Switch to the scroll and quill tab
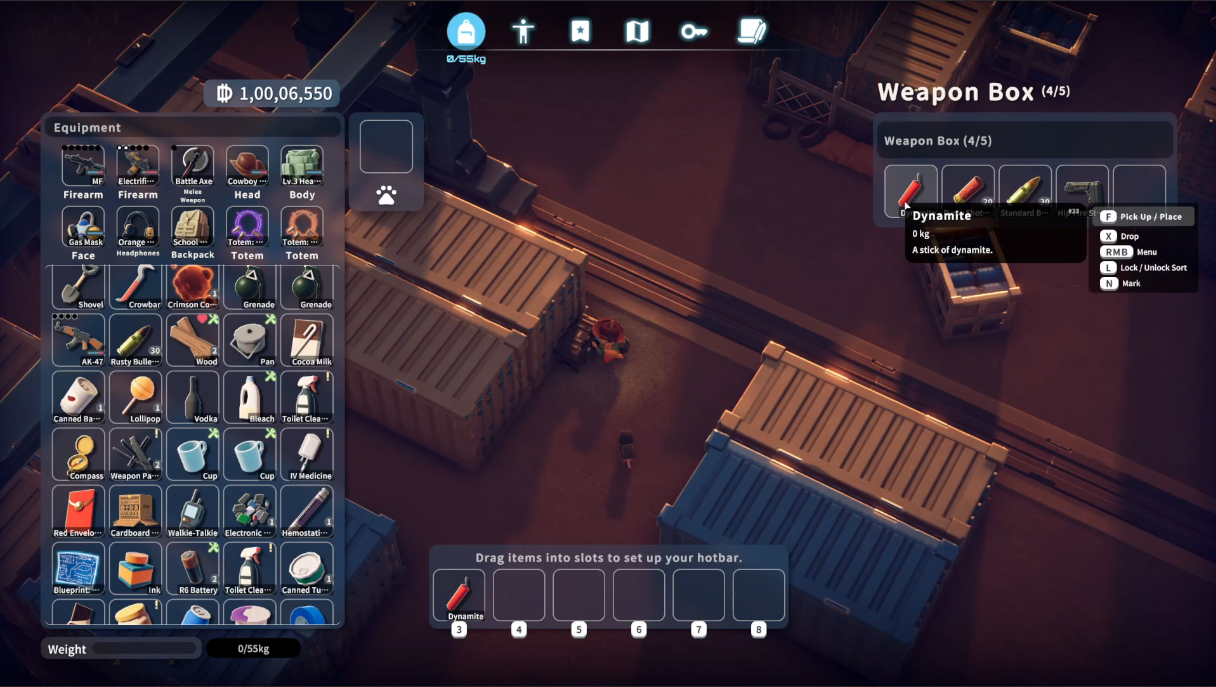 [751, 31]
